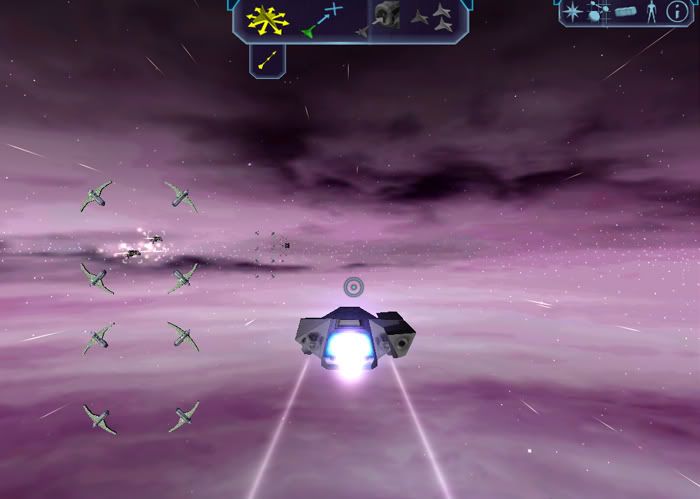This screenshot has height=499, width=700.
Task: Open the star icon in top-right panel
Action: click(x=573, y=12)
